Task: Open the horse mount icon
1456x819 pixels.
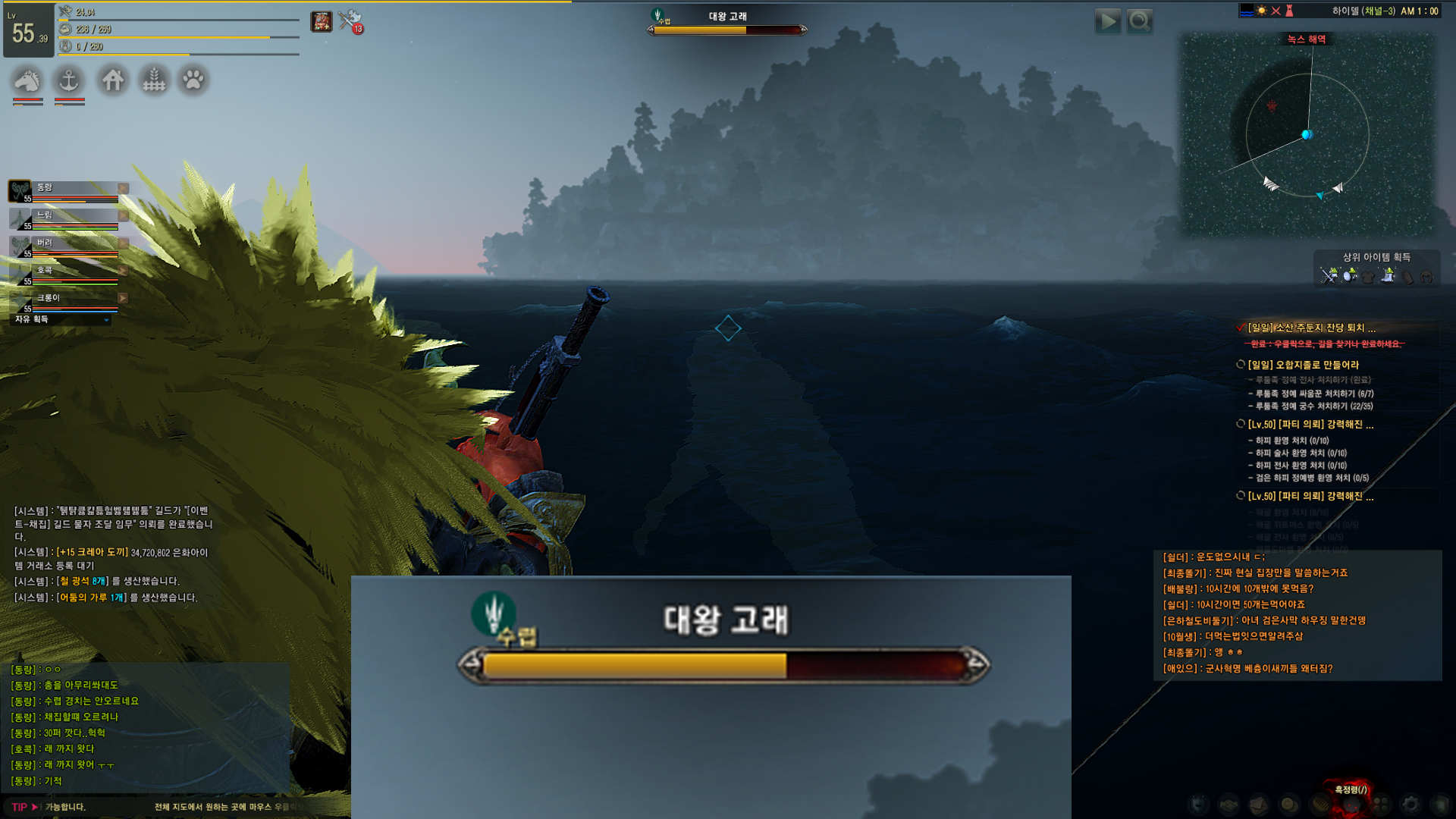Action: pyautogui.click(x=27, y=80)
